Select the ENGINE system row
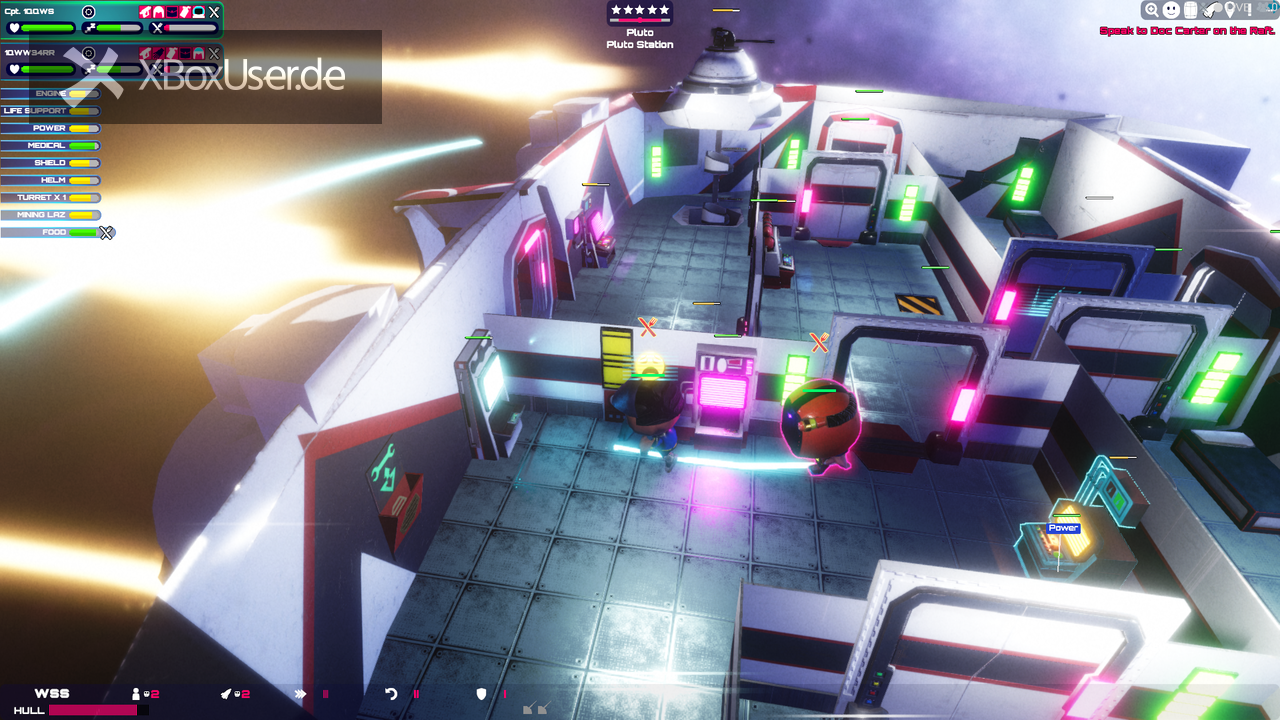This screenshot has width=1280, height=720. tap(50, 94)
